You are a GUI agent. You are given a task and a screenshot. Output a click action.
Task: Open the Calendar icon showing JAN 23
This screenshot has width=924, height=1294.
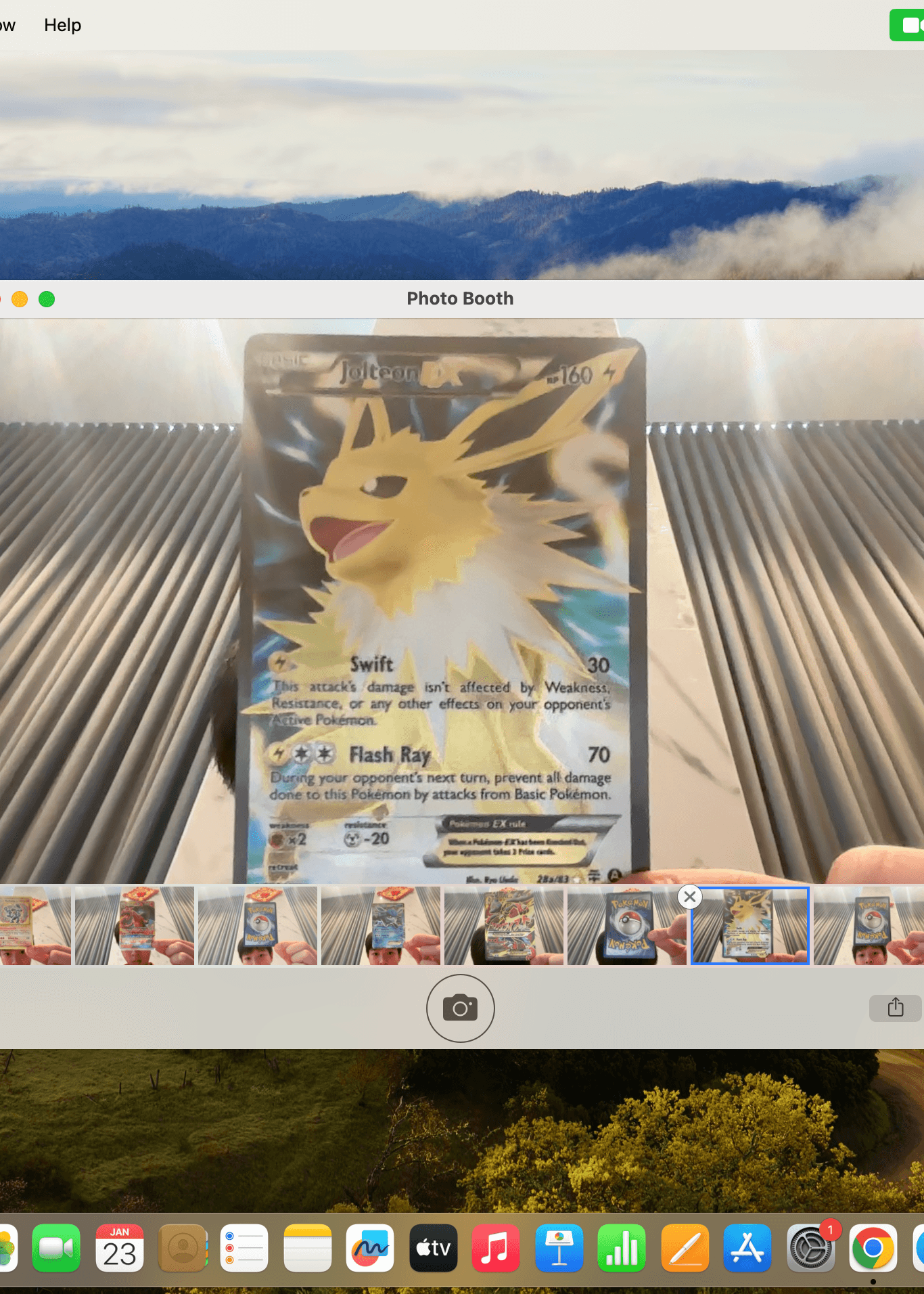tap(120, 1249)
